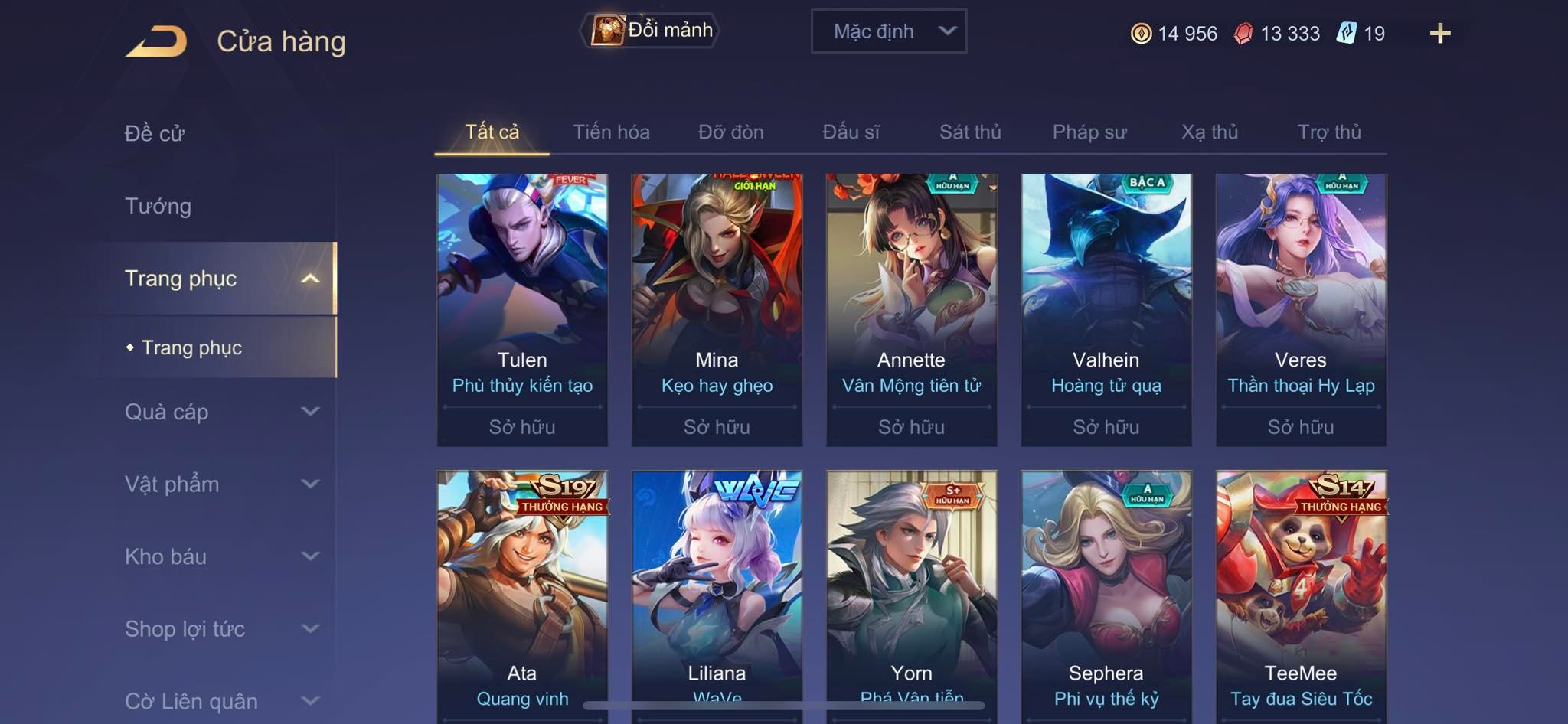Expand the Quà cáp menu category
The image size is (1568, 724).
221,412
